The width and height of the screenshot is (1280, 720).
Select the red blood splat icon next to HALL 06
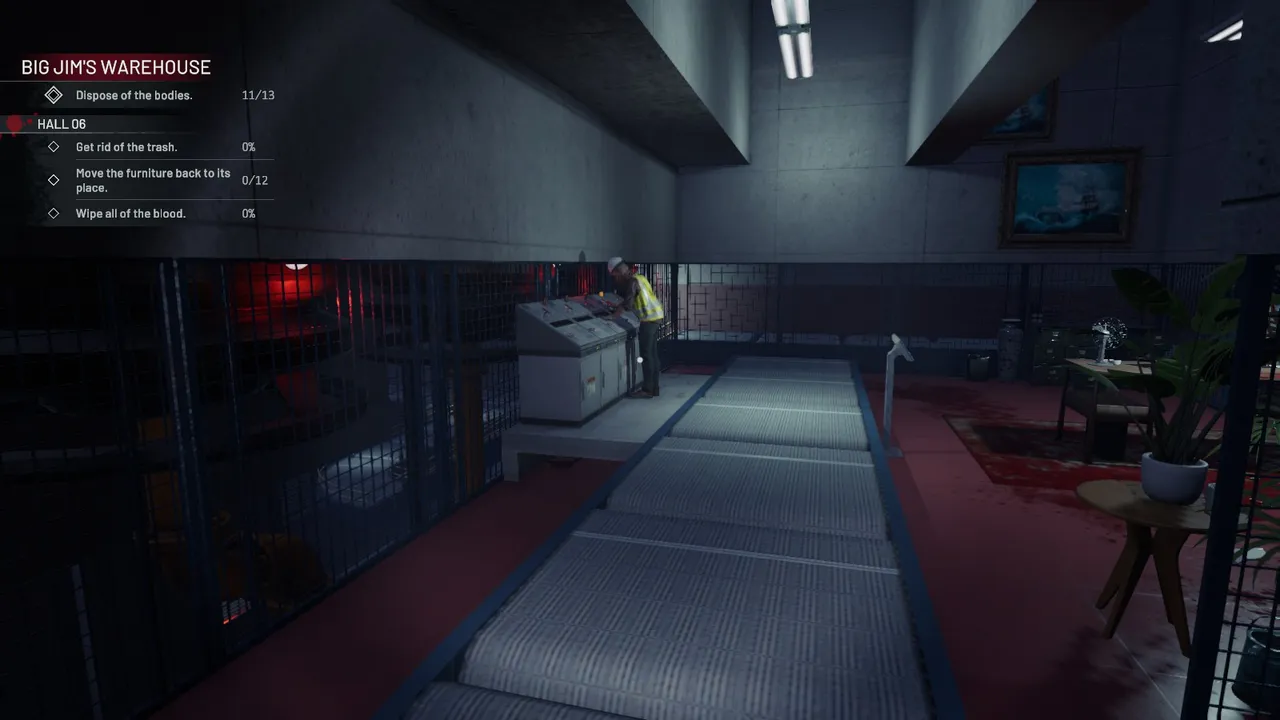[x=14, y=123]
